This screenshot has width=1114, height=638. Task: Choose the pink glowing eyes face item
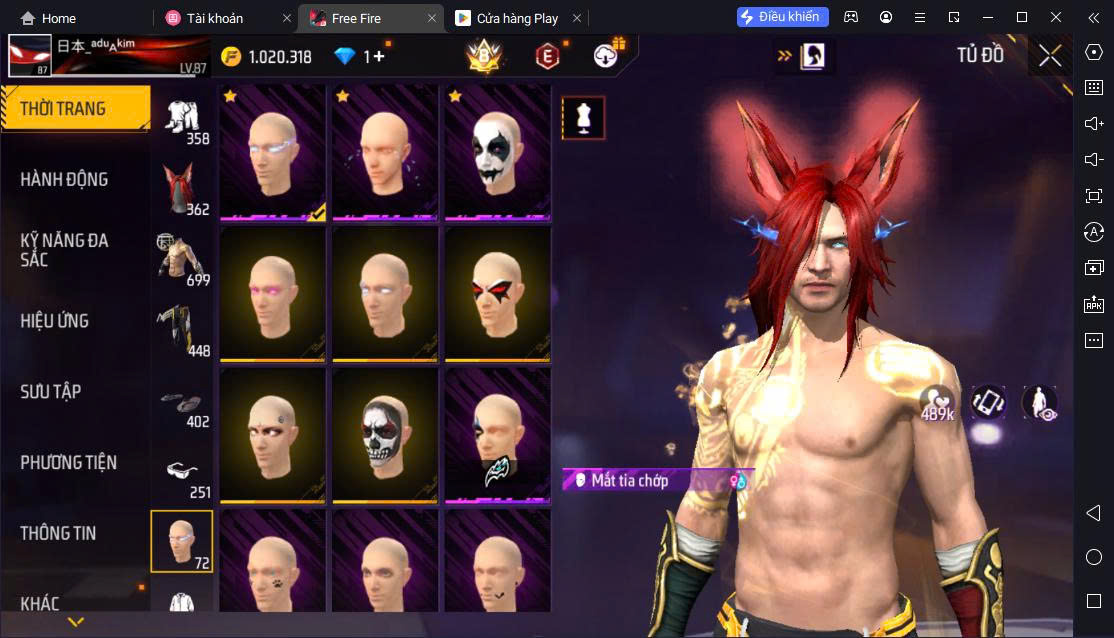click(272, 294)
